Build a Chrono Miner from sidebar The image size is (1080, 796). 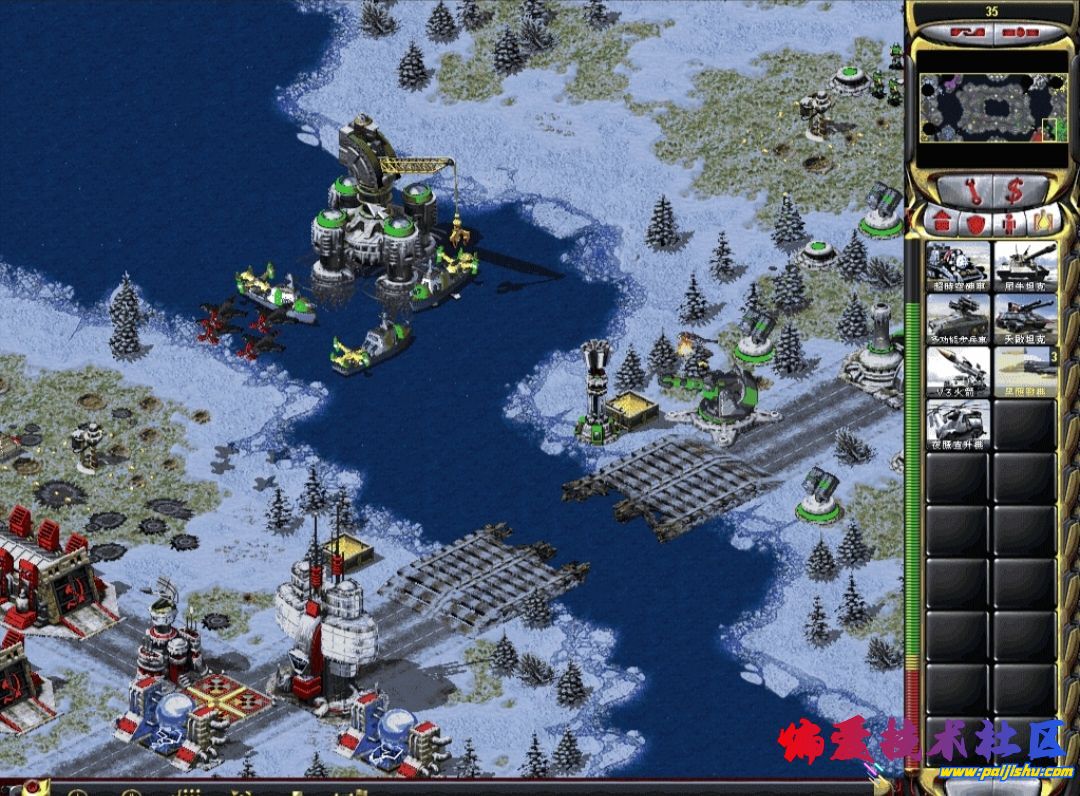(958, 265)
